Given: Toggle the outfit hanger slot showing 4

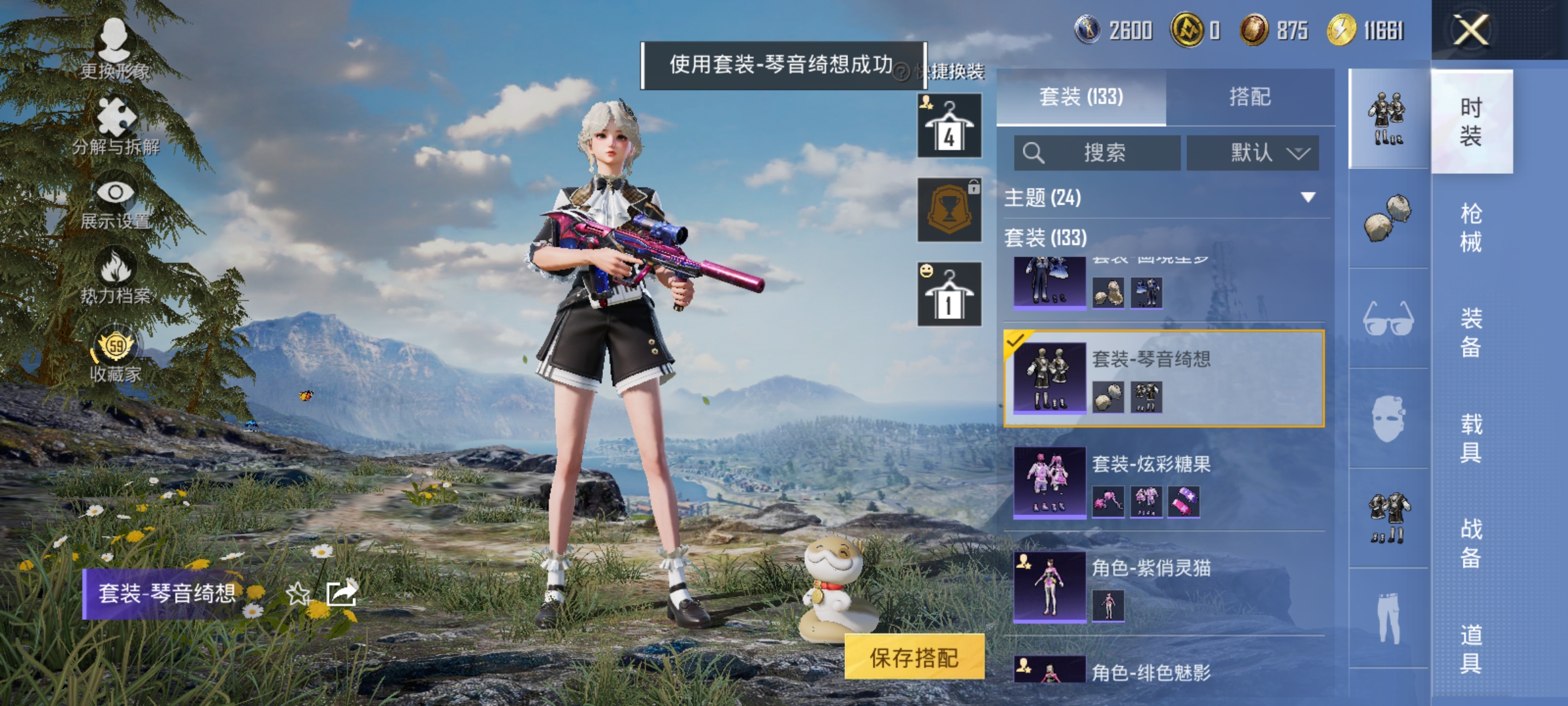Looking at the screenshot, I should tap(951, 124).
